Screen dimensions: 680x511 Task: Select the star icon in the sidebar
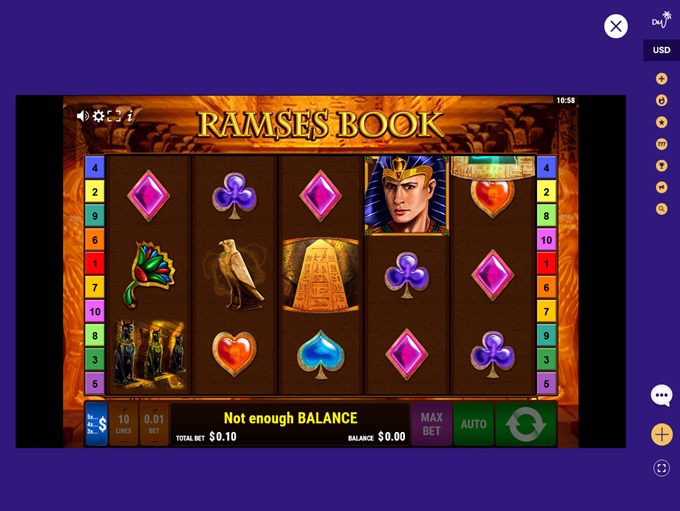pyautogui.click(x=661, y=122)
